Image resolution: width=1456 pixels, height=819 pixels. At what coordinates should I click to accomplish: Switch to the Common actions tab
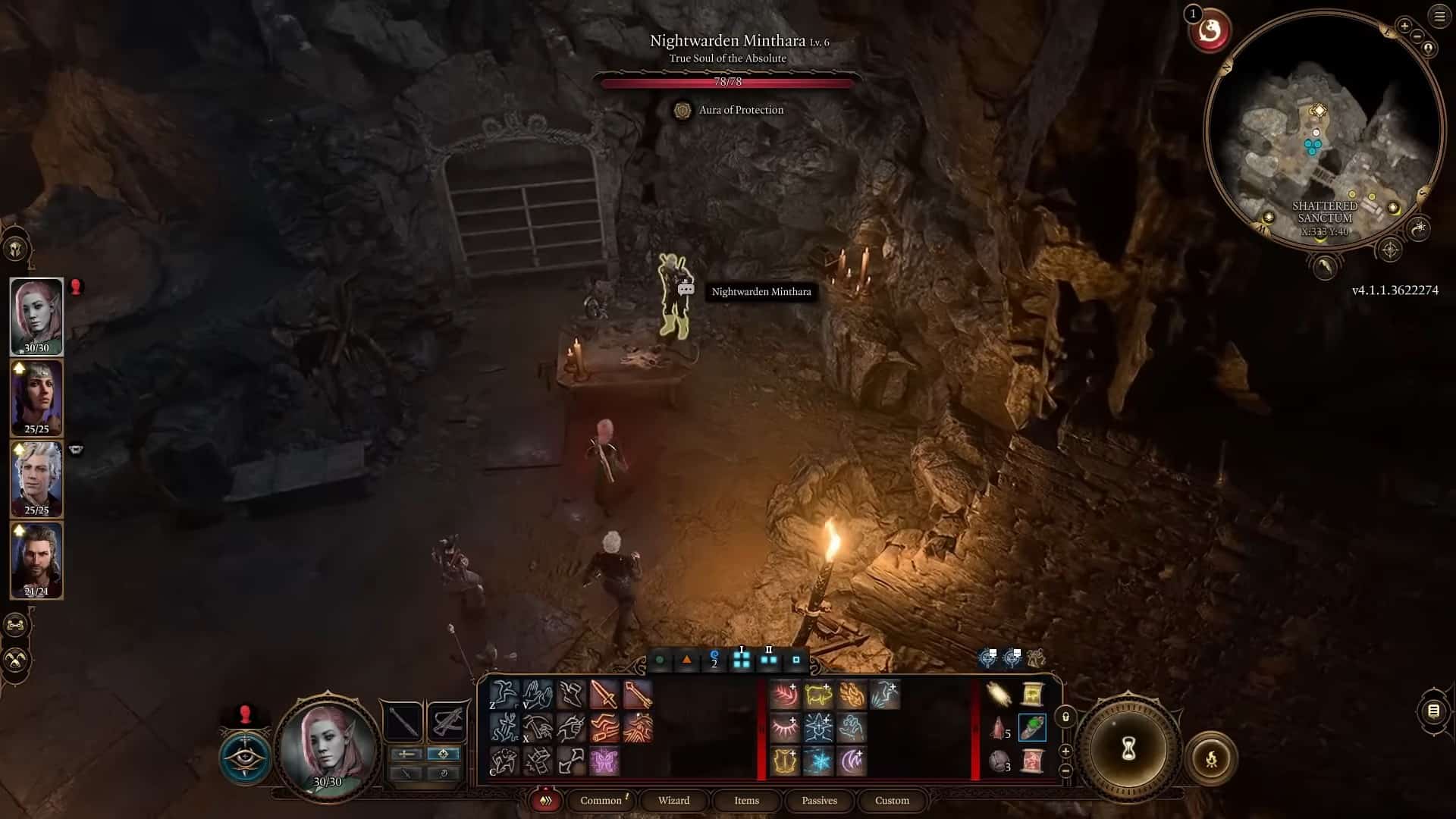point(601,800)
